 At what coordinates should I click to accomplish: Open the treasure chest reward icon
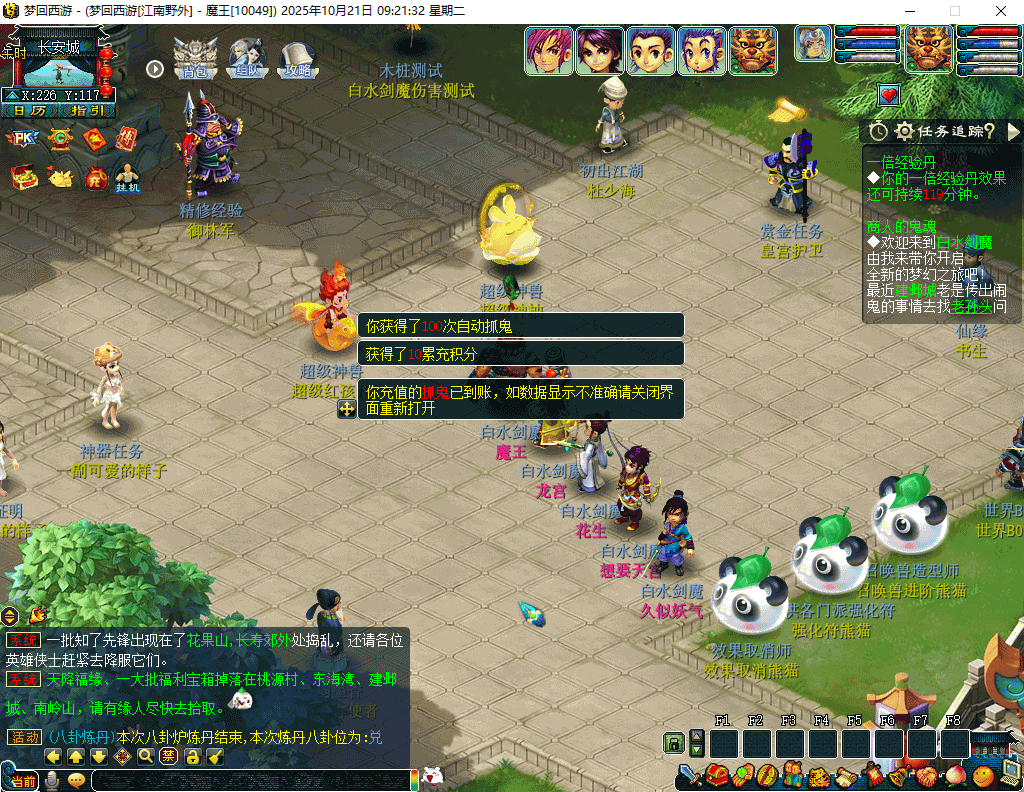23,177
